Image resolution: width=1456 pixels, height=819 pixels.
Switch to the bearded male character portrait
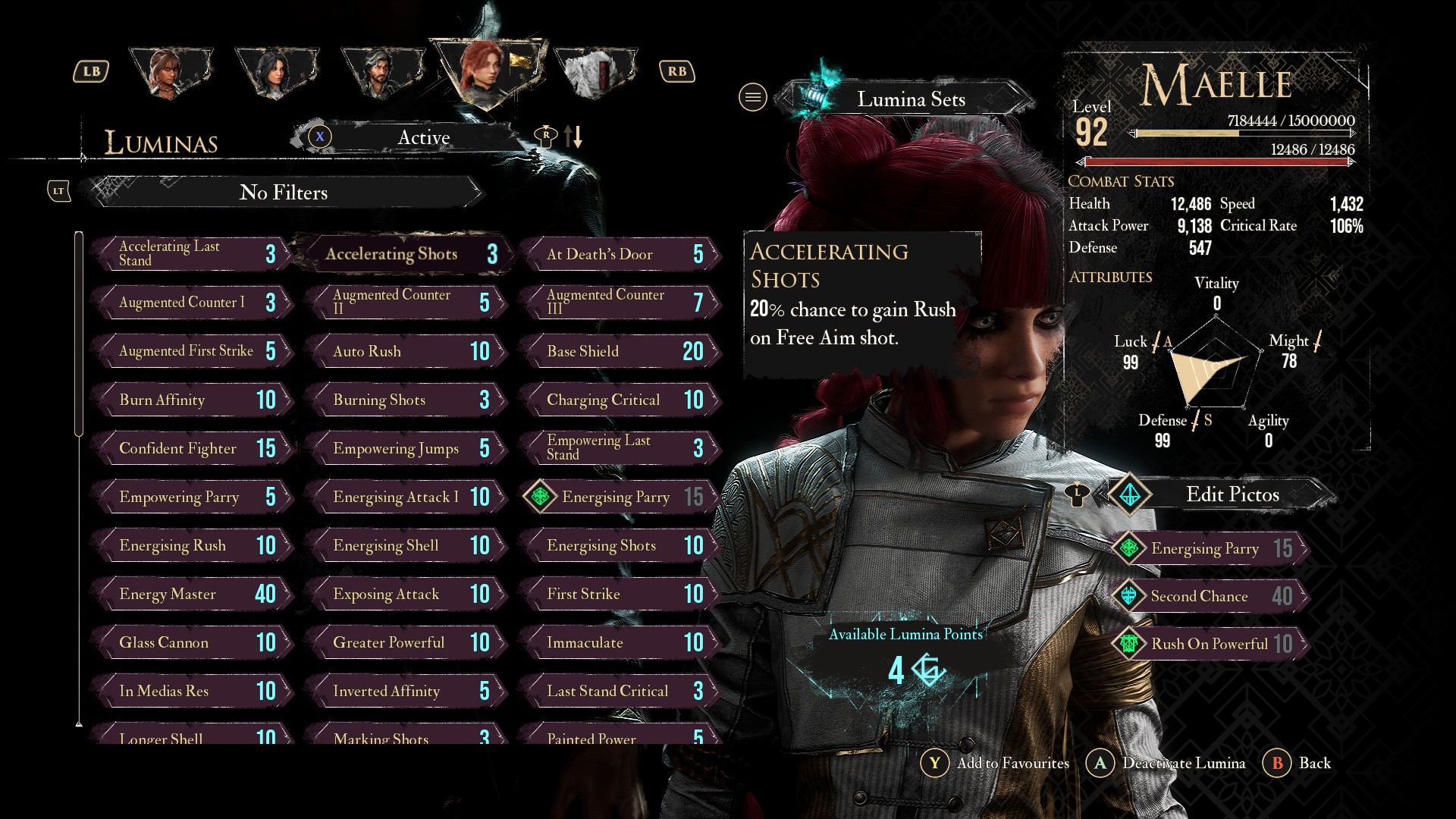coord(381,73)
